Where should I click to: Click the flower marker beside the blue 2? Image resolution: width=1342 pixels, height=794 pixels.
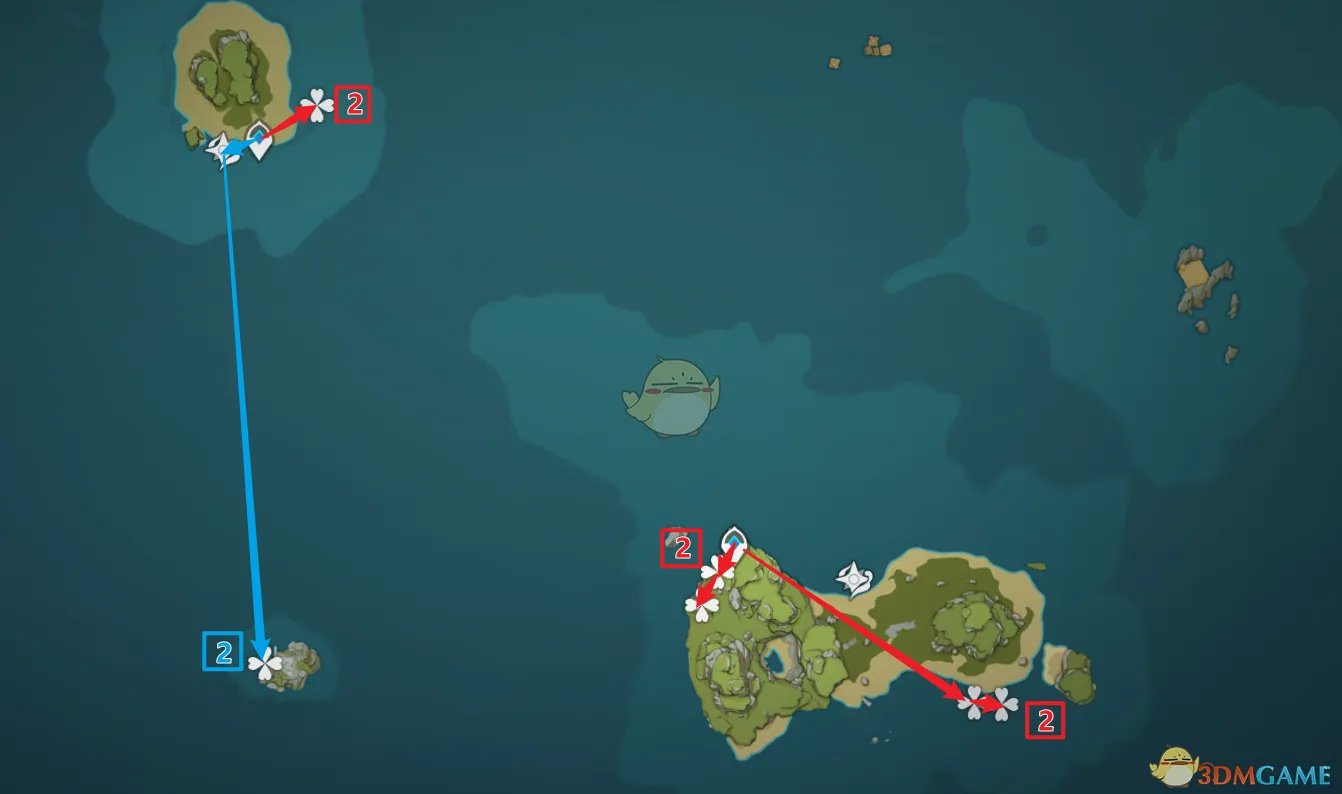tap(265, 663)
